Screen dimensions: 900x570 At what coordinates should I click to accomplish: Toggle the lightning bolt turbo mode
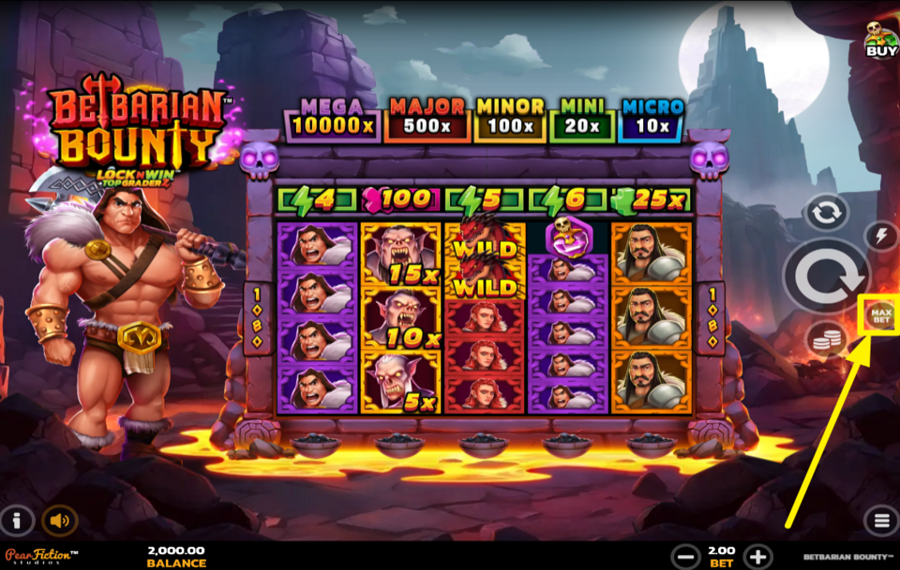[881, 236]
